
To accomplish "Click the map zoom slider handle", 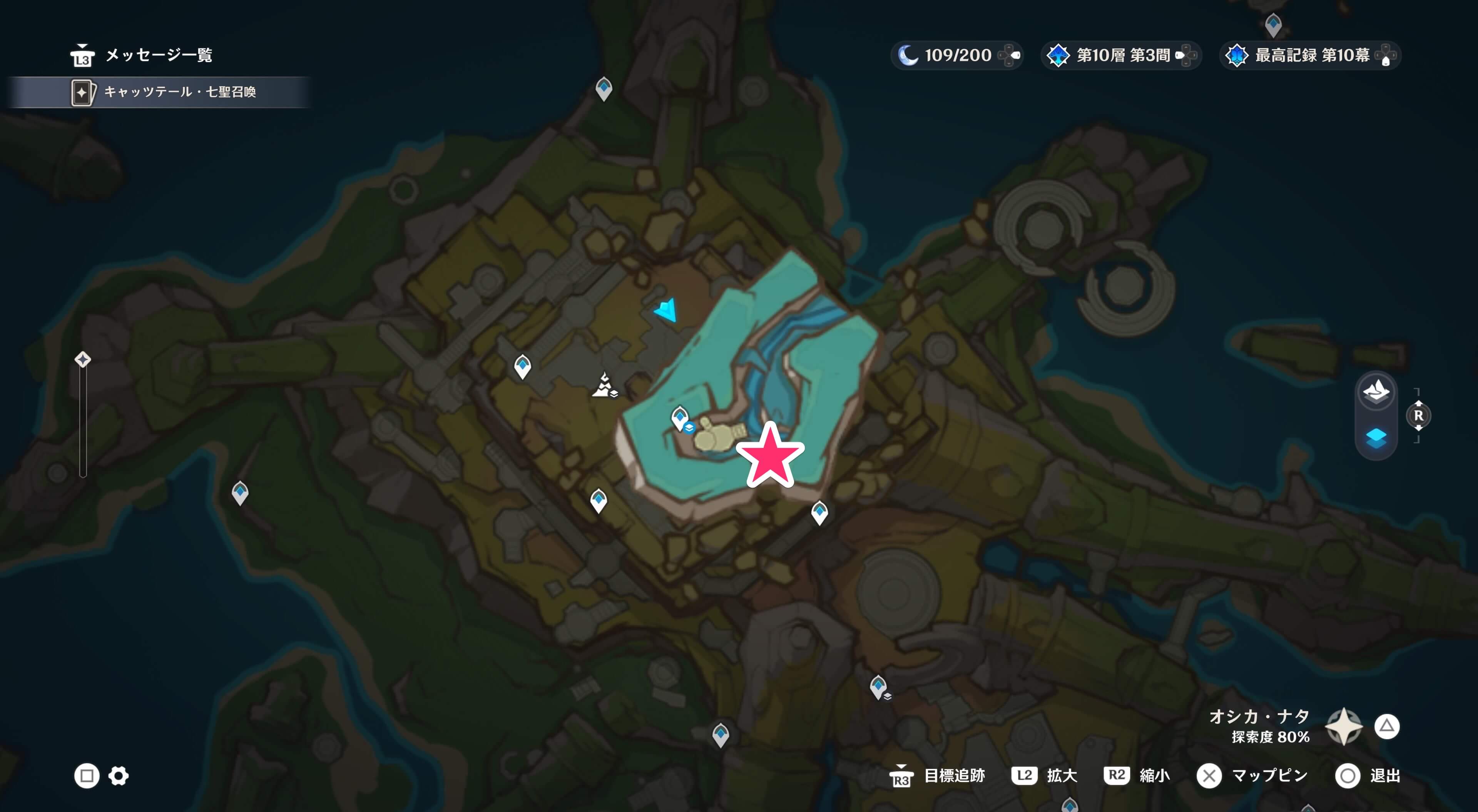I will coord(83,360).
